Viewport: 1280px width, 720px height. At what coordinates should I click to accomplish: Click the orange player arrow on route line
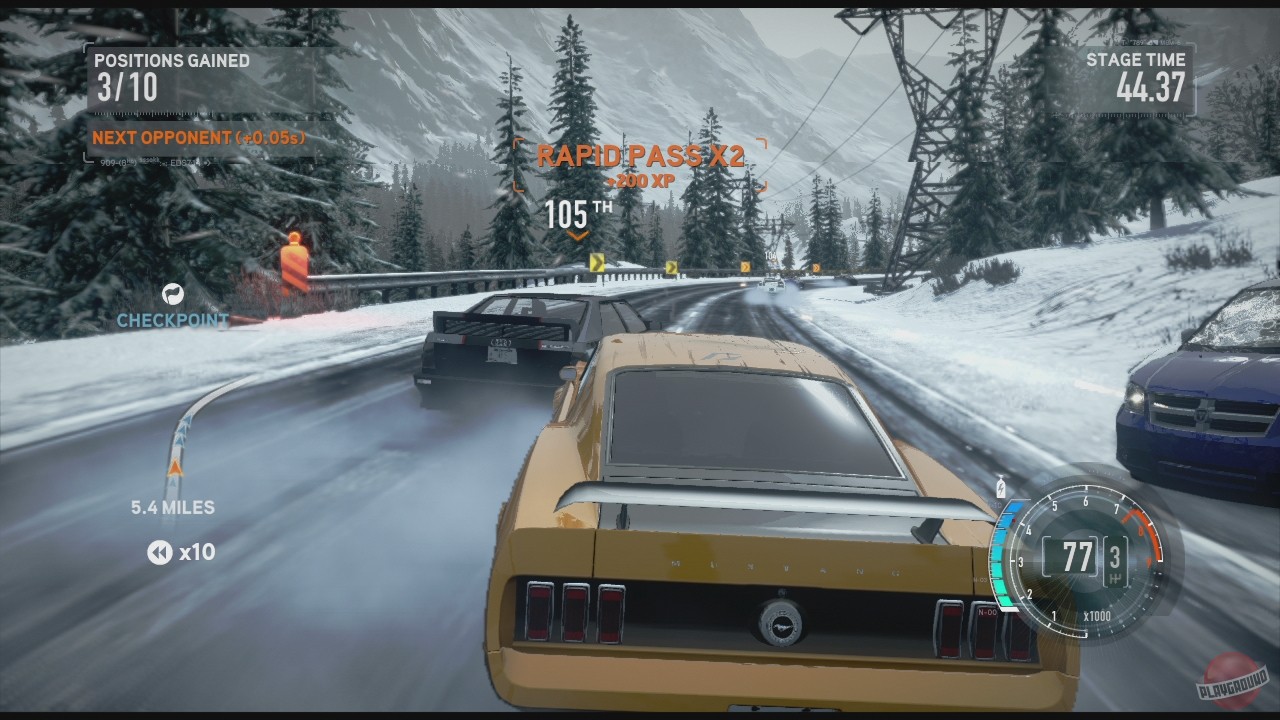(175, 467)
